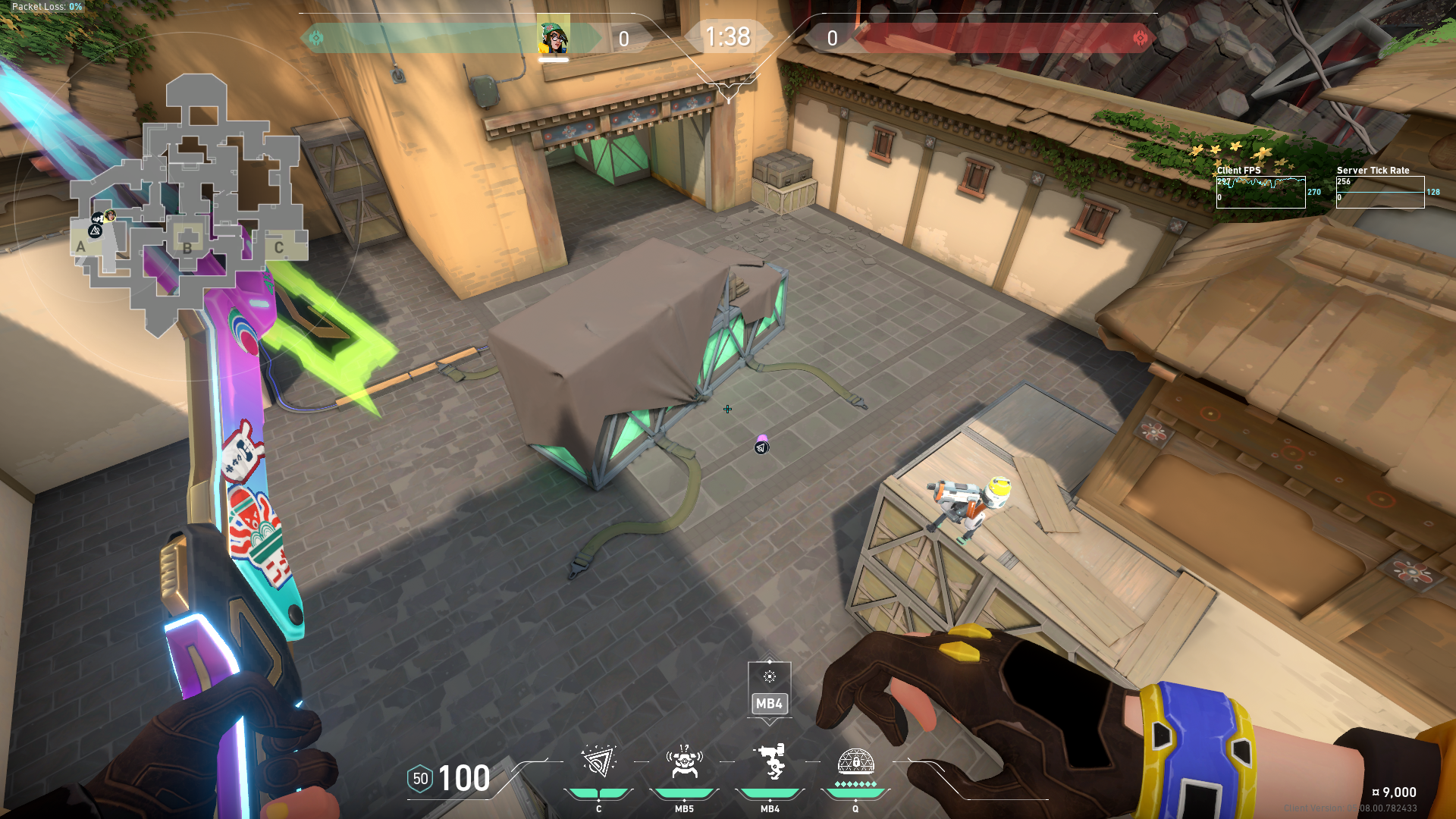Select the A site marker on minimap

(81, 246)
